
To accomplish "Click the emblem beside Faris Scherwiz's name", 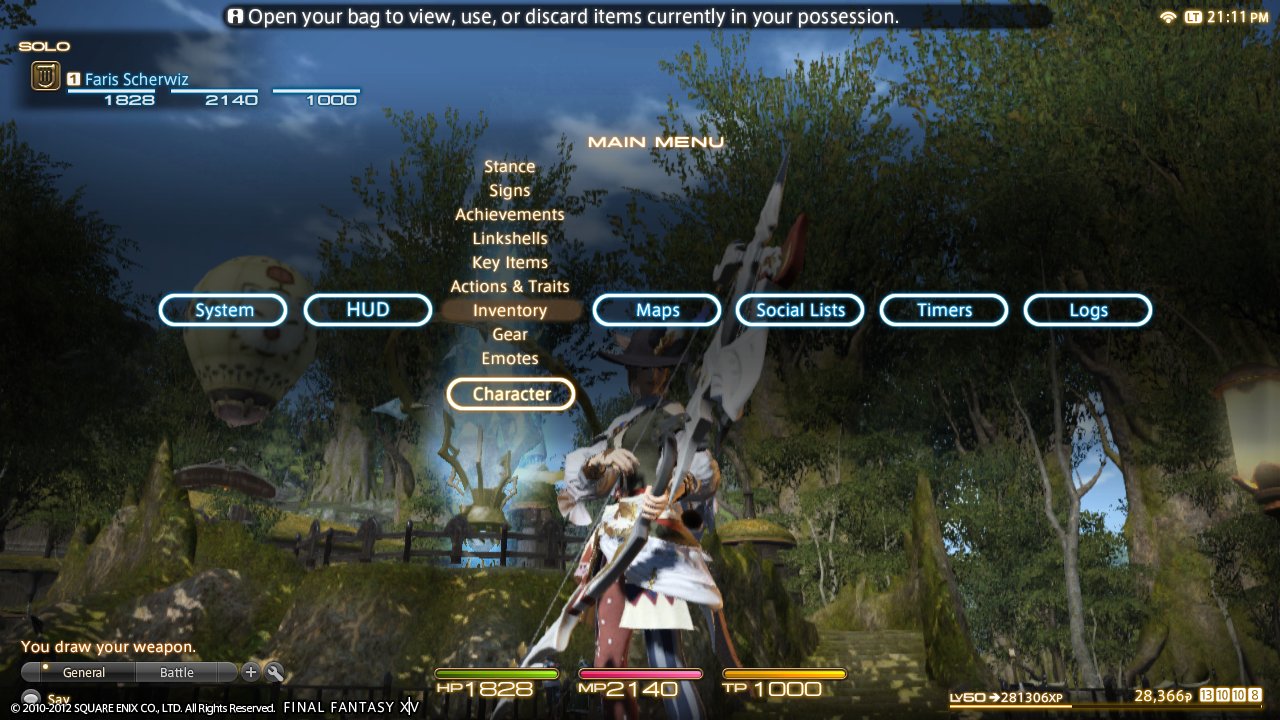I will coord(44,74).
